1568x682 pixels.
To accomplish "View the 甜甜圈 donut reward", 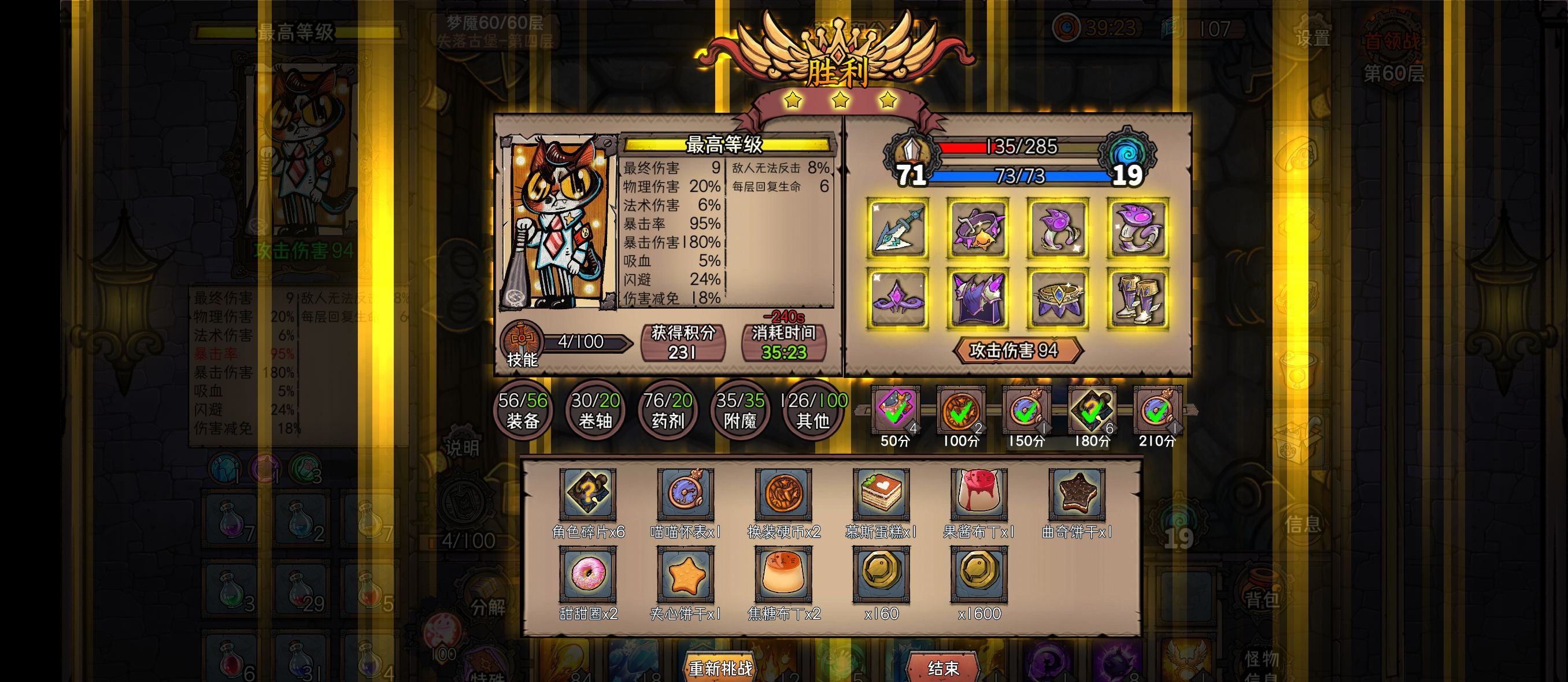I will coord(588,574).
